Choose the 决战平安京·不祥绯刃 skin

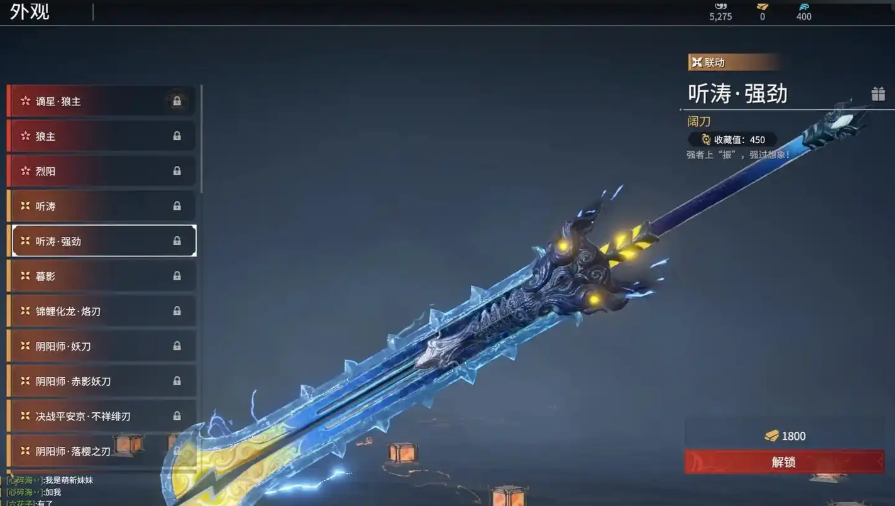[x=100, y=416]
